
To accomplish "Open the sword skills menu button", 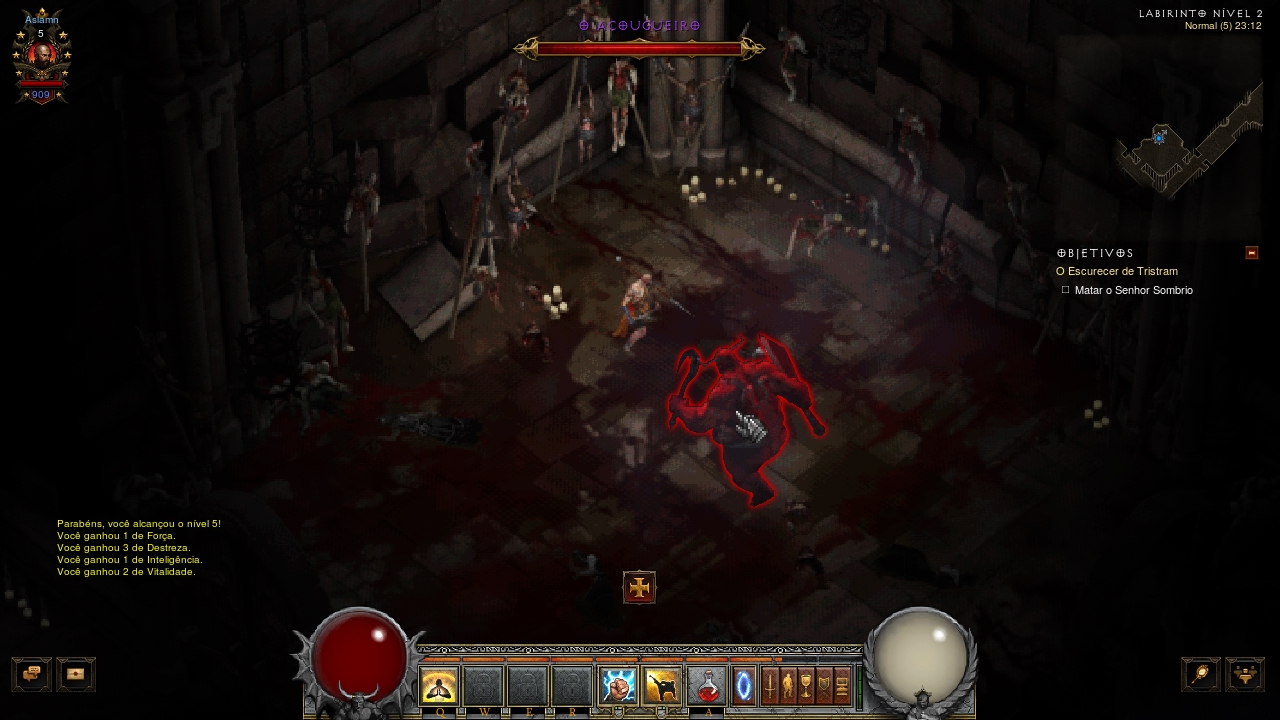I will [770, 687].
